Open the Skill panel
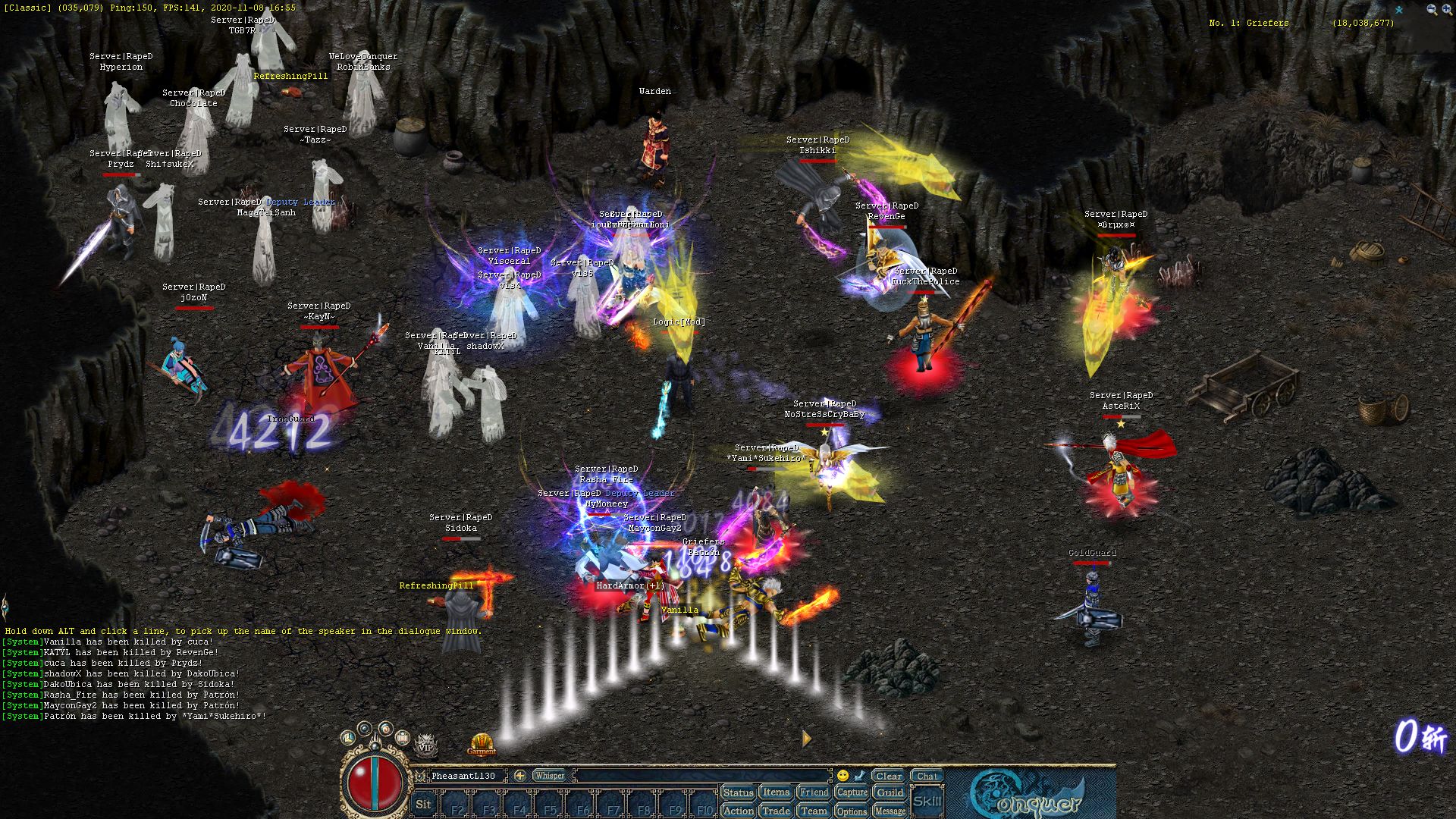Viewport: 1456px width, 819px height. (927, 801)
